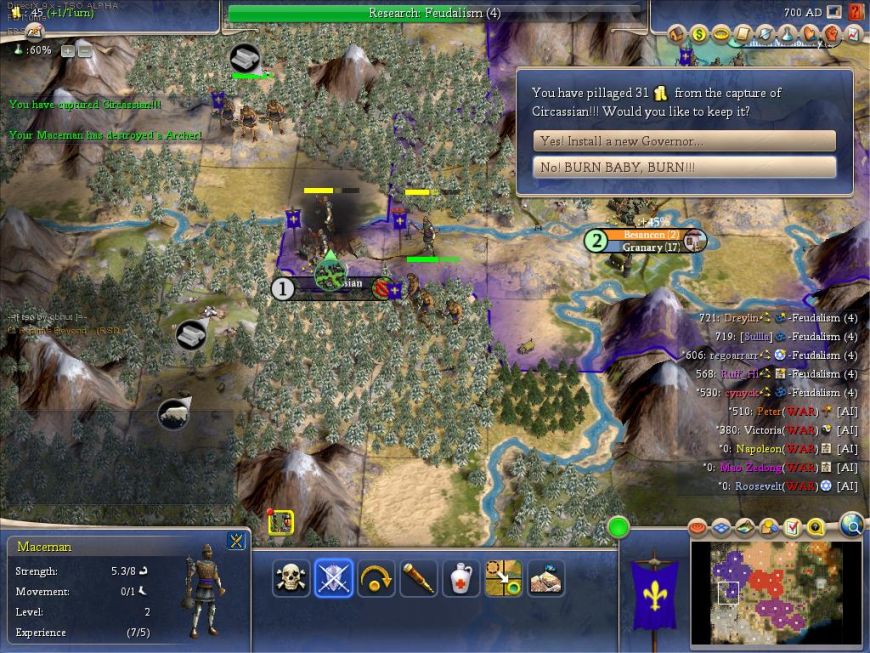The height and width of the screenshot is (653, 870).
Task: Open the military advisor fist icon
Action: click(x=831, y=34)
